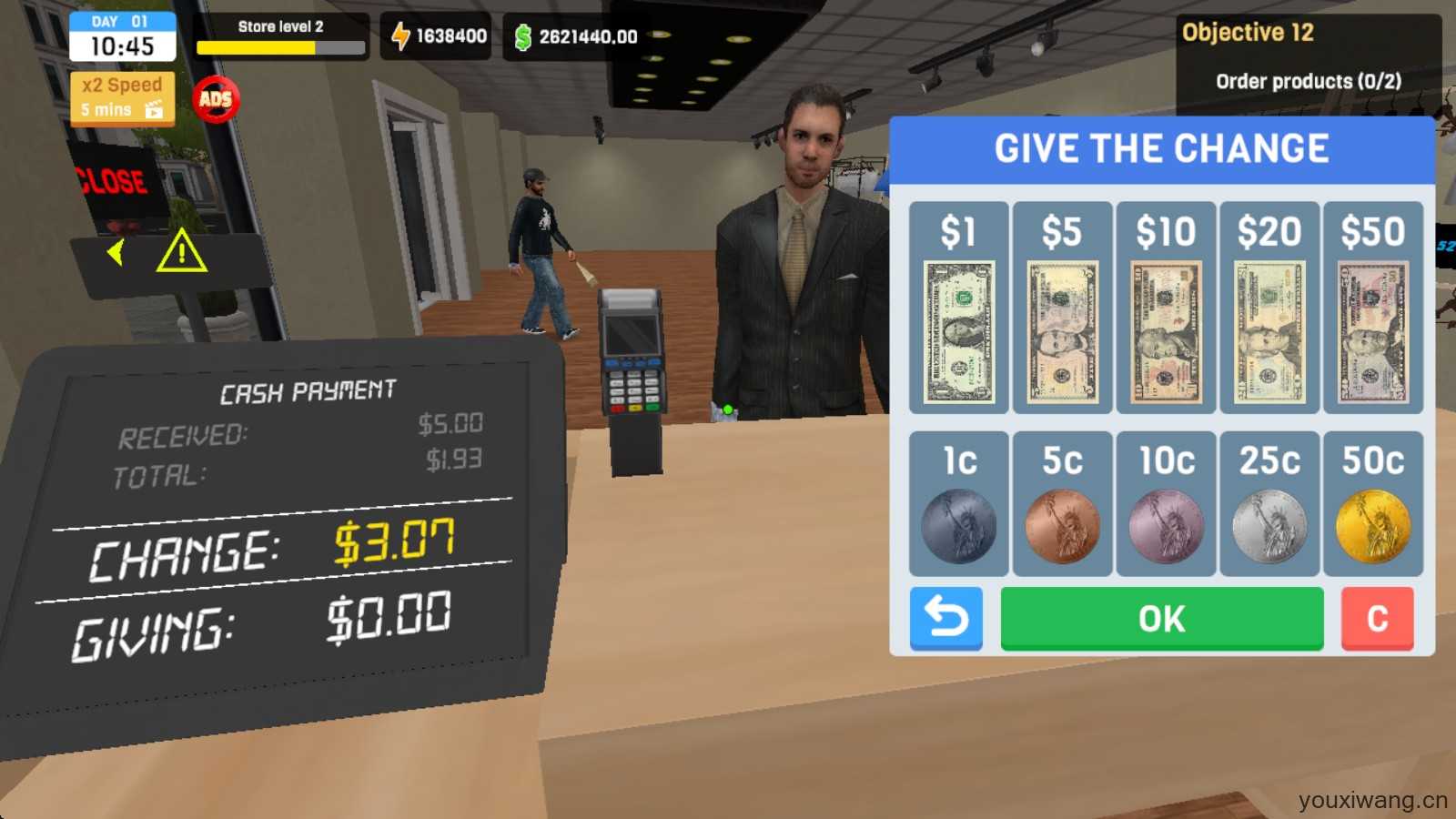
Task: Add a 1c coin
Action: [x=958, y=504]
